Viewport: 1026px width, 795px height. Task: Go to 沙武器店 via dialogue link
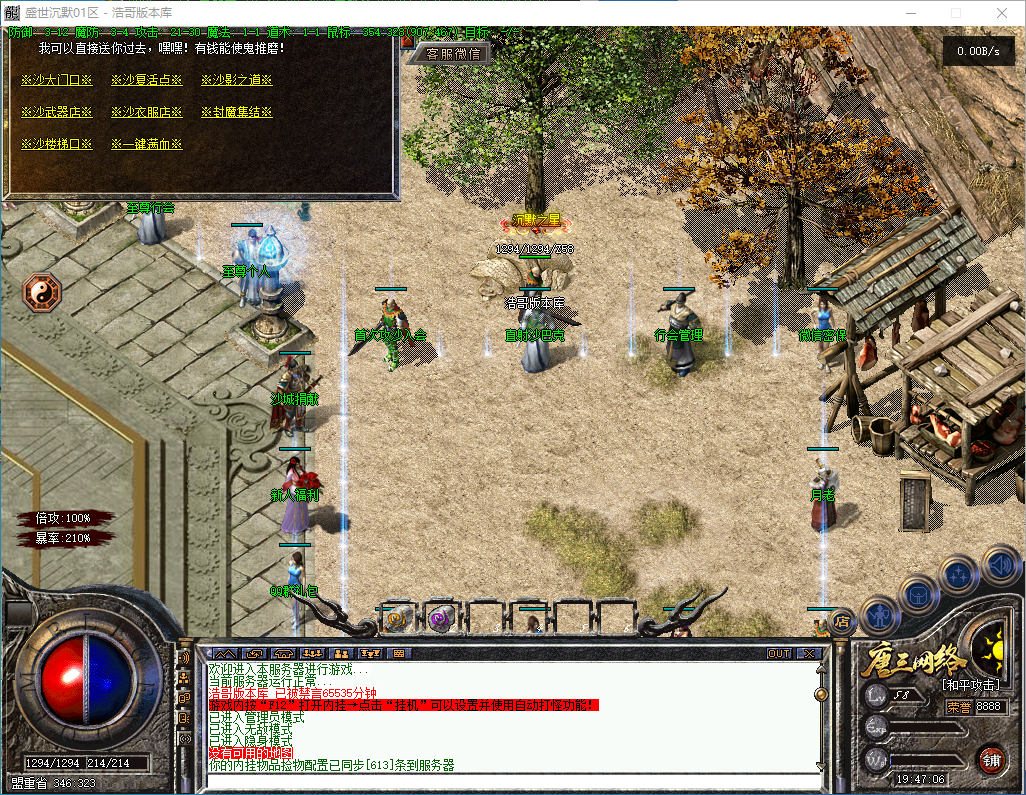[x=56, y=112]
